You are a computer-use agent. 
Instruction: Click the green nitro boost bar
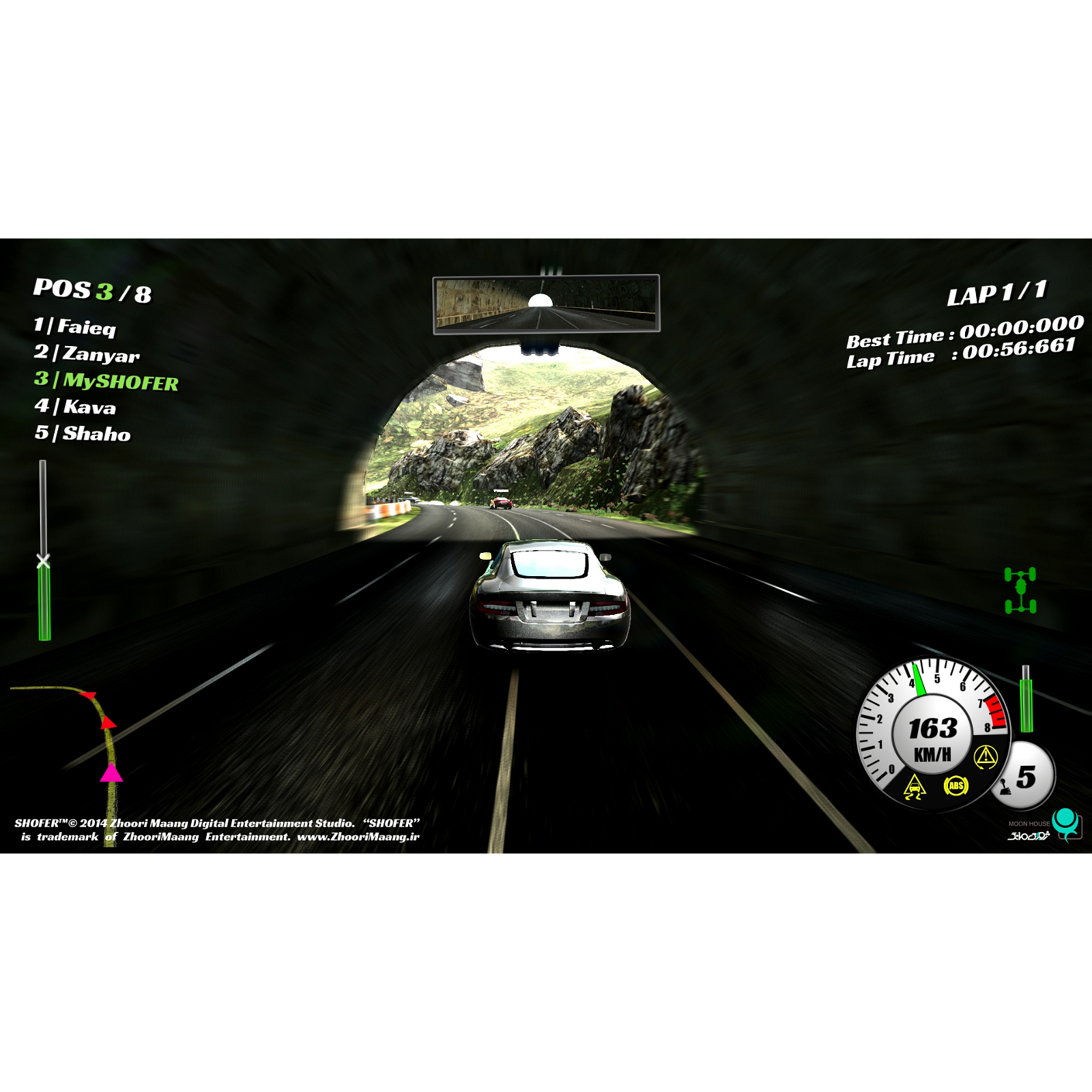coord(1026,705)
